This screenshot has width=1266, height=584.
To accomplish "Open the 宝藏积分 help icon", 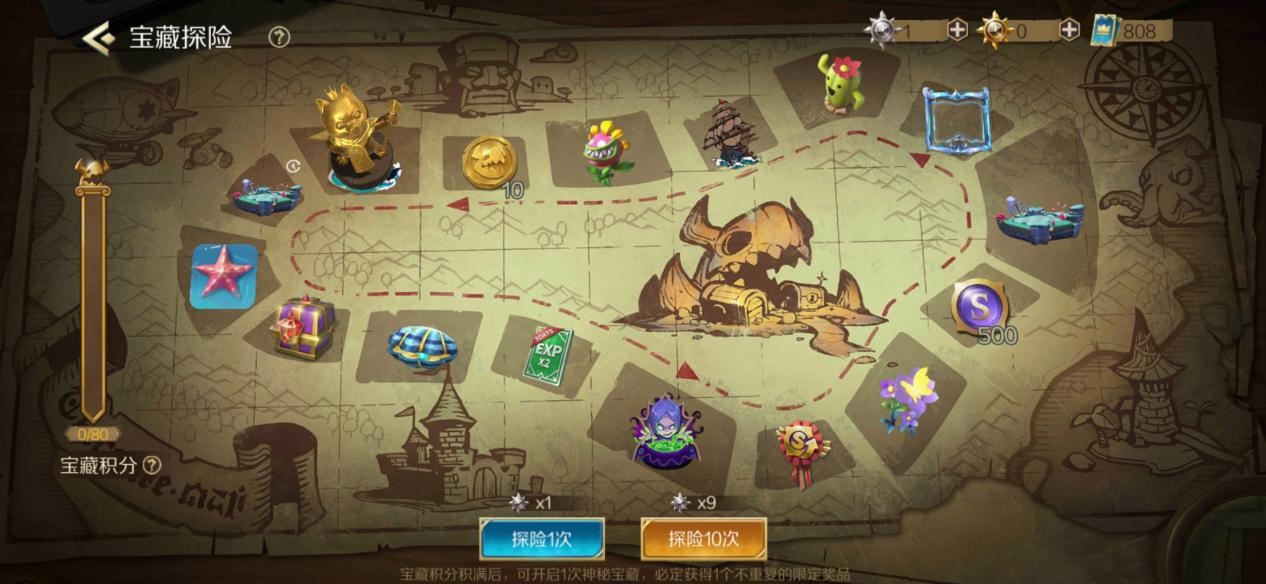I will pos(151,465).
